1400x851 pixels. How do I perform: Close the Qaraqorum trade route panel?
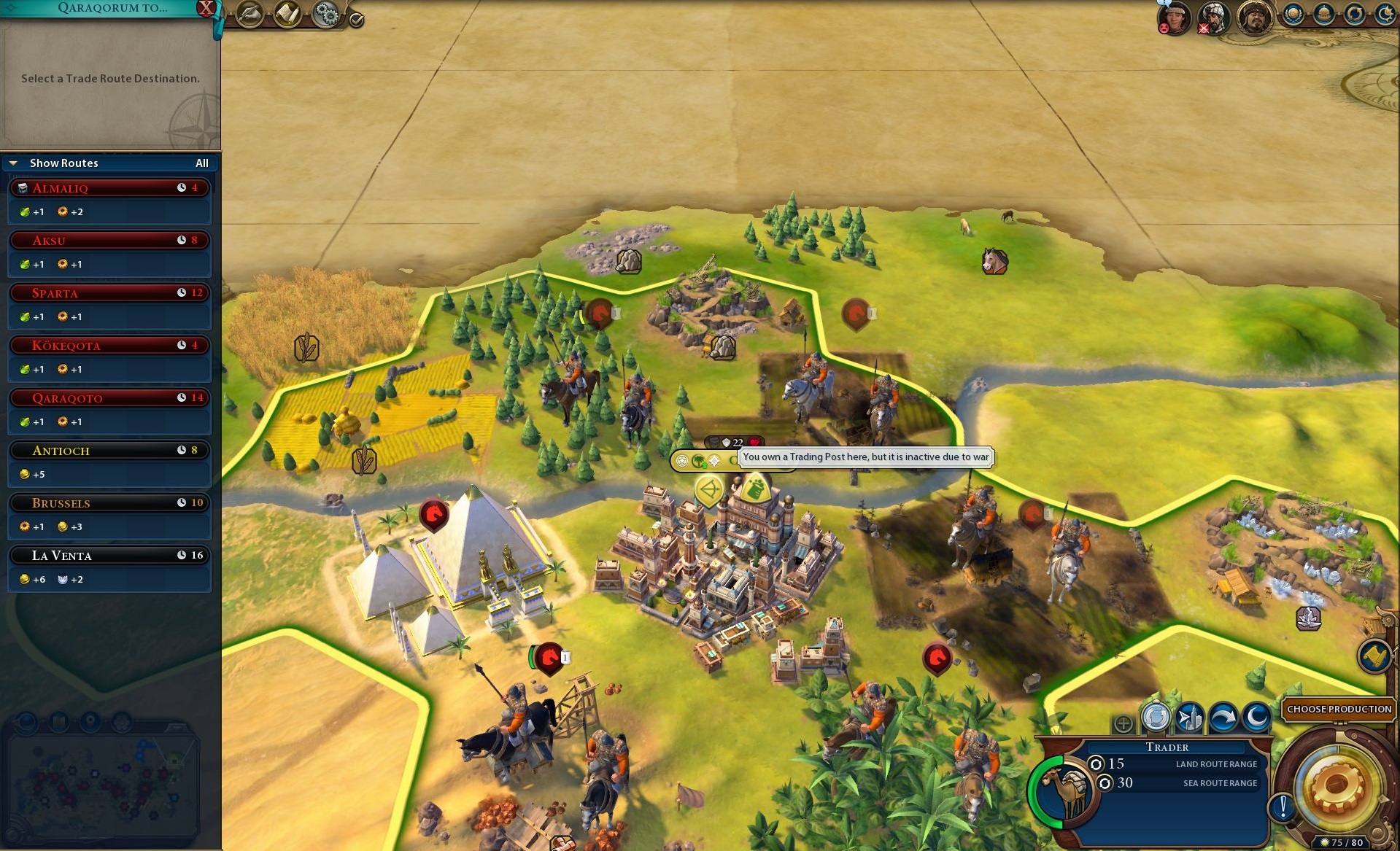[x=206, y=8]
